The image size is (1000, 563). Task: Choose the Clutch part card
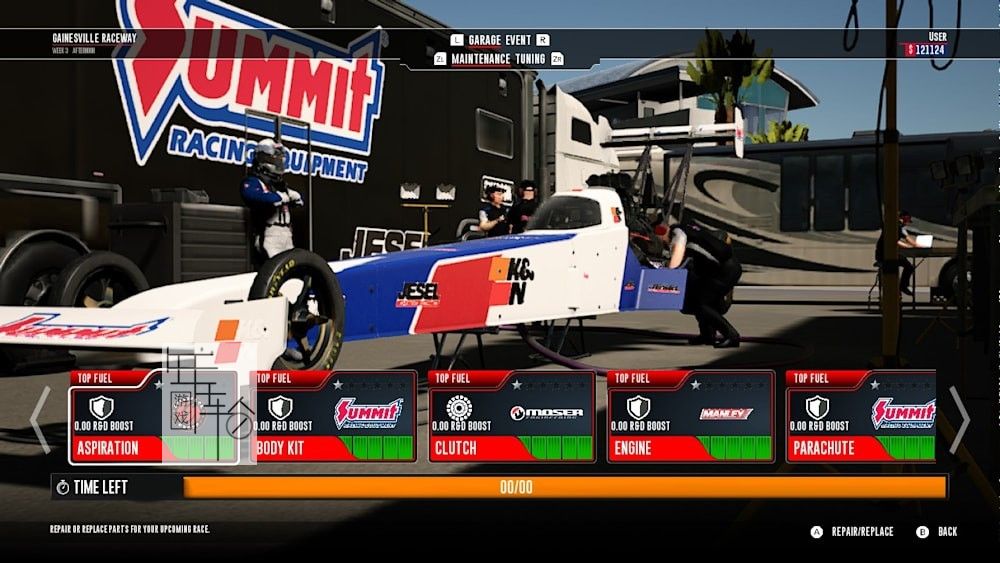click(x=511, y=417)
